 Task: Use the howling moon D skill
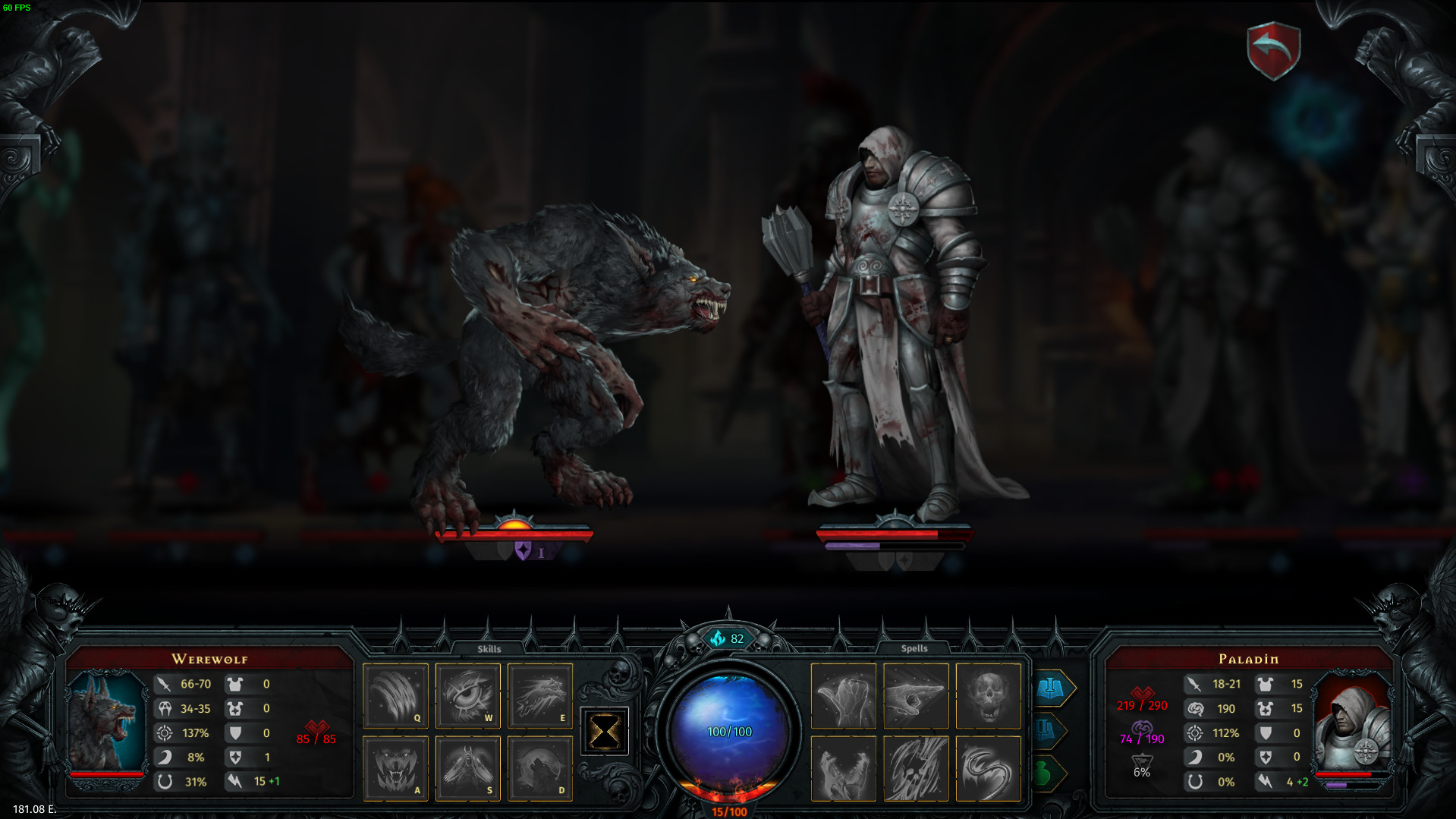(x=539, y=768)
